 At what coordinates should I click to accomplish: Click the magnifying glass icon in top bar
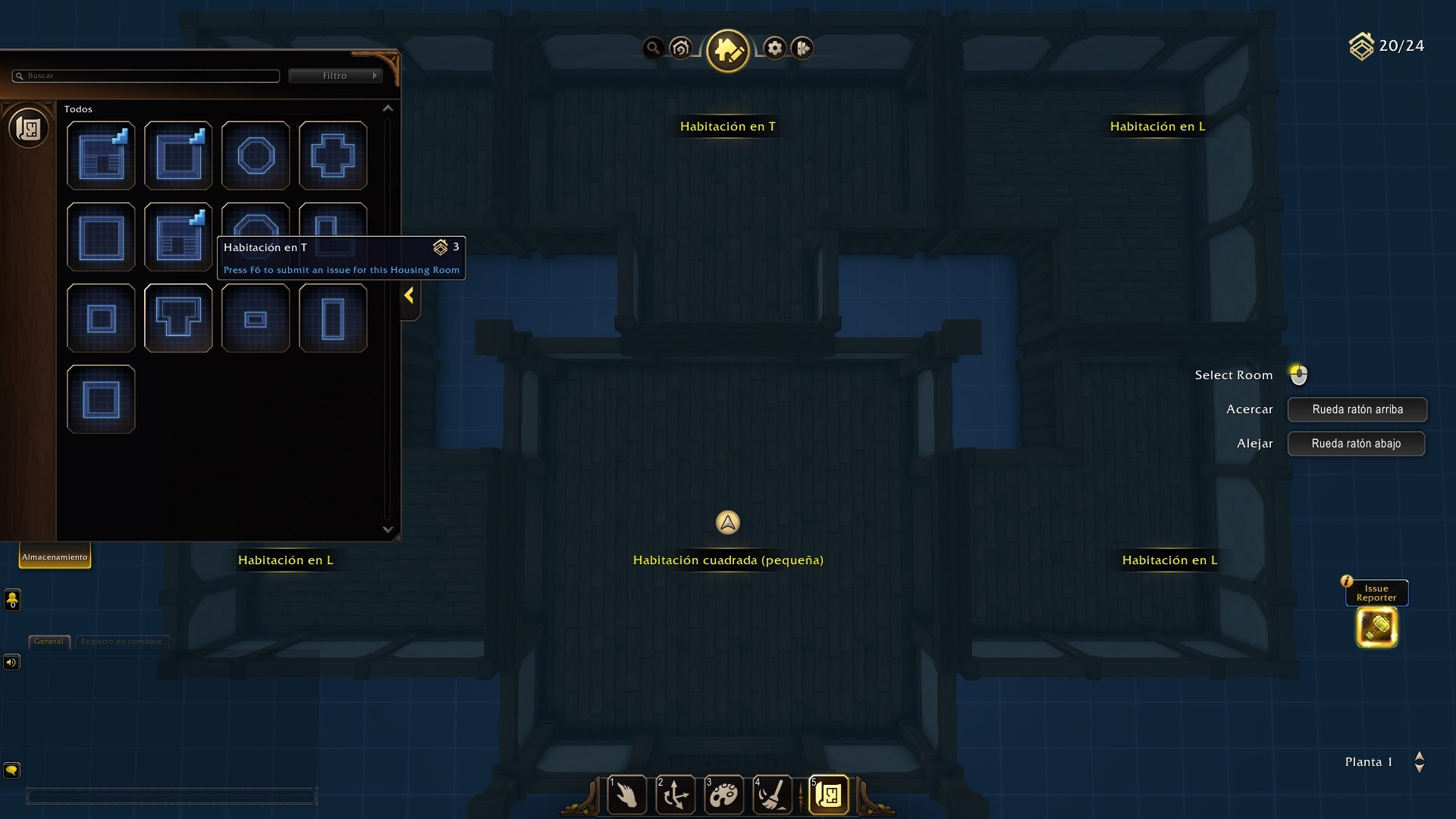coord(653,49)
